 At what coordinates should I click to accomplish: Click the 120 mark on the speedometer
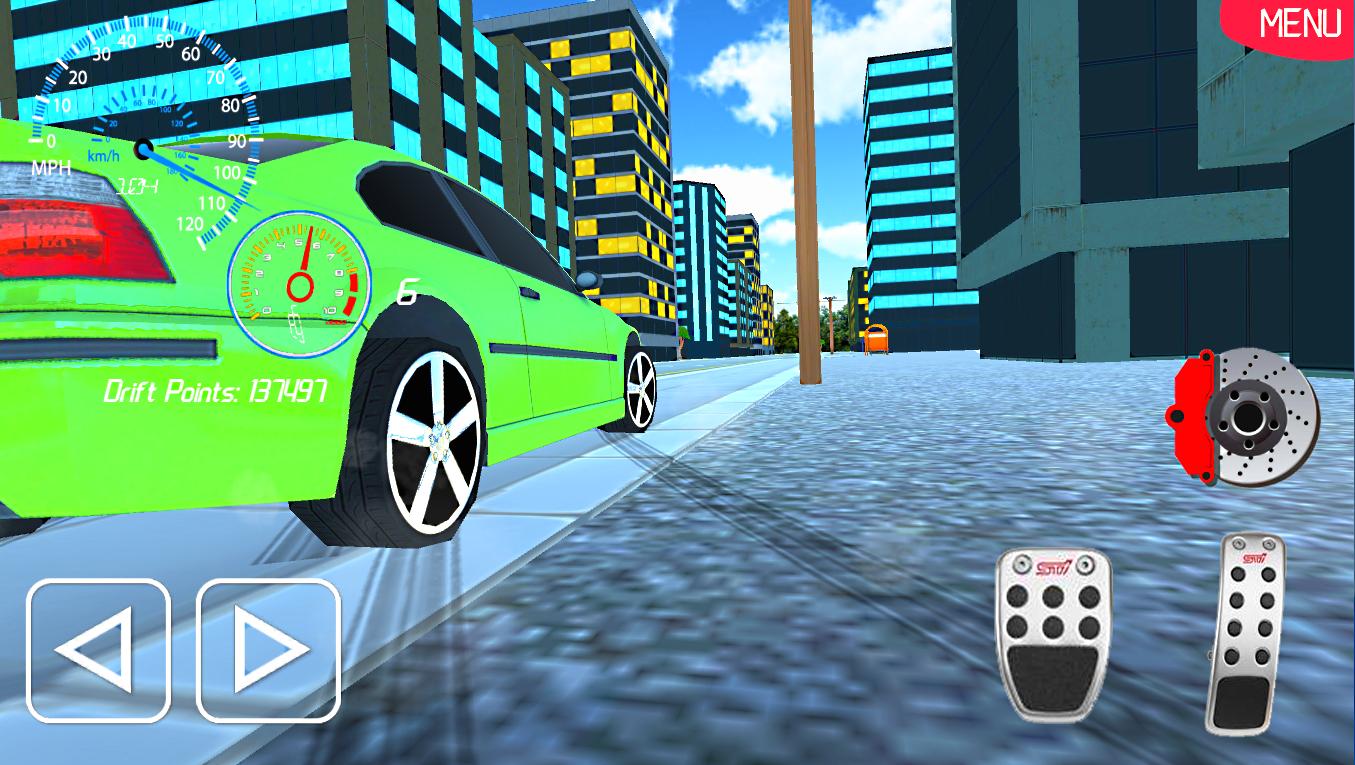click(x=188, y=224)
